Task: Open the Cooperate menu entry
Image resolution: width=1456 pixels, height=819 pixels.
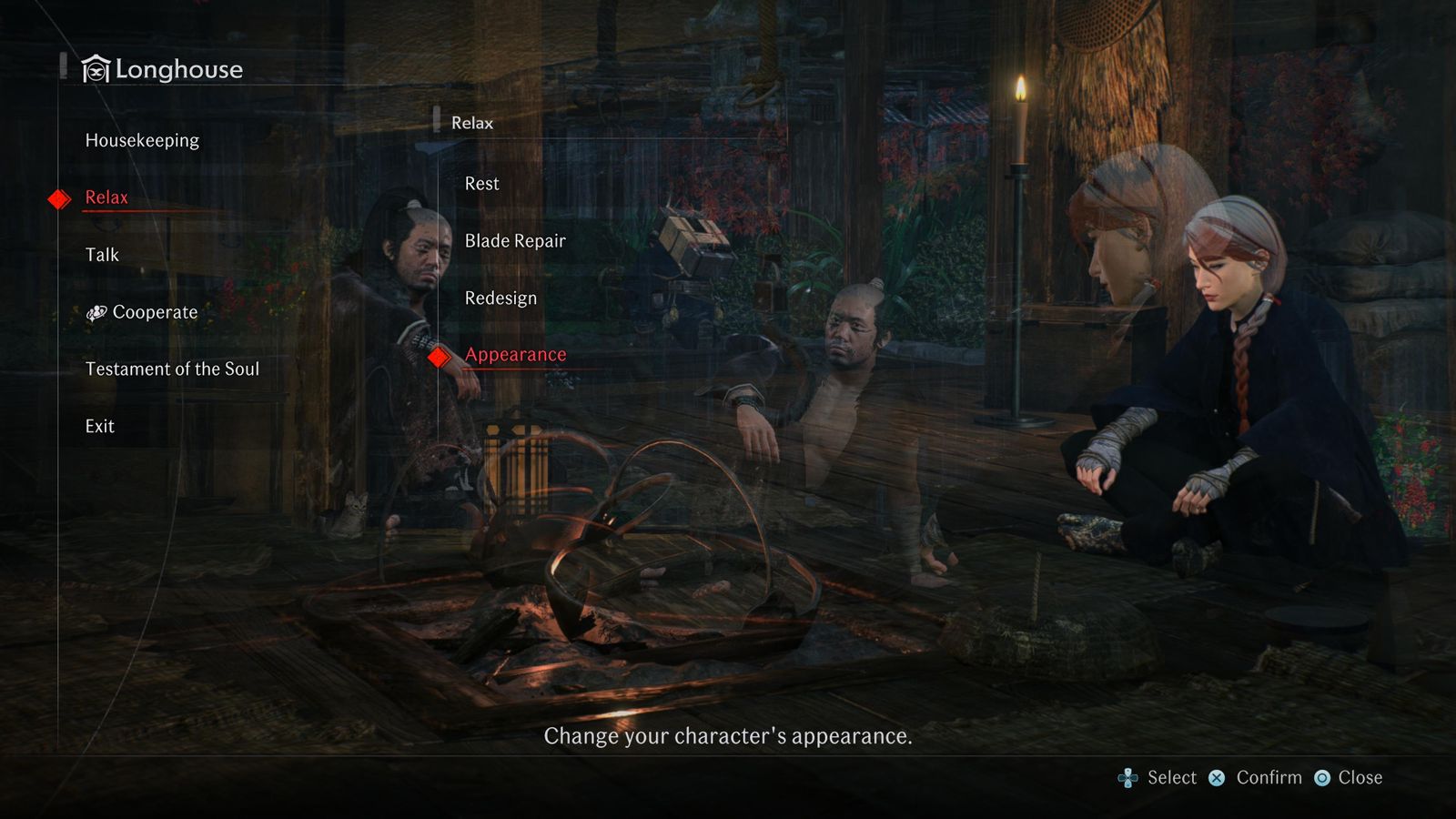Action: point(154,312)
